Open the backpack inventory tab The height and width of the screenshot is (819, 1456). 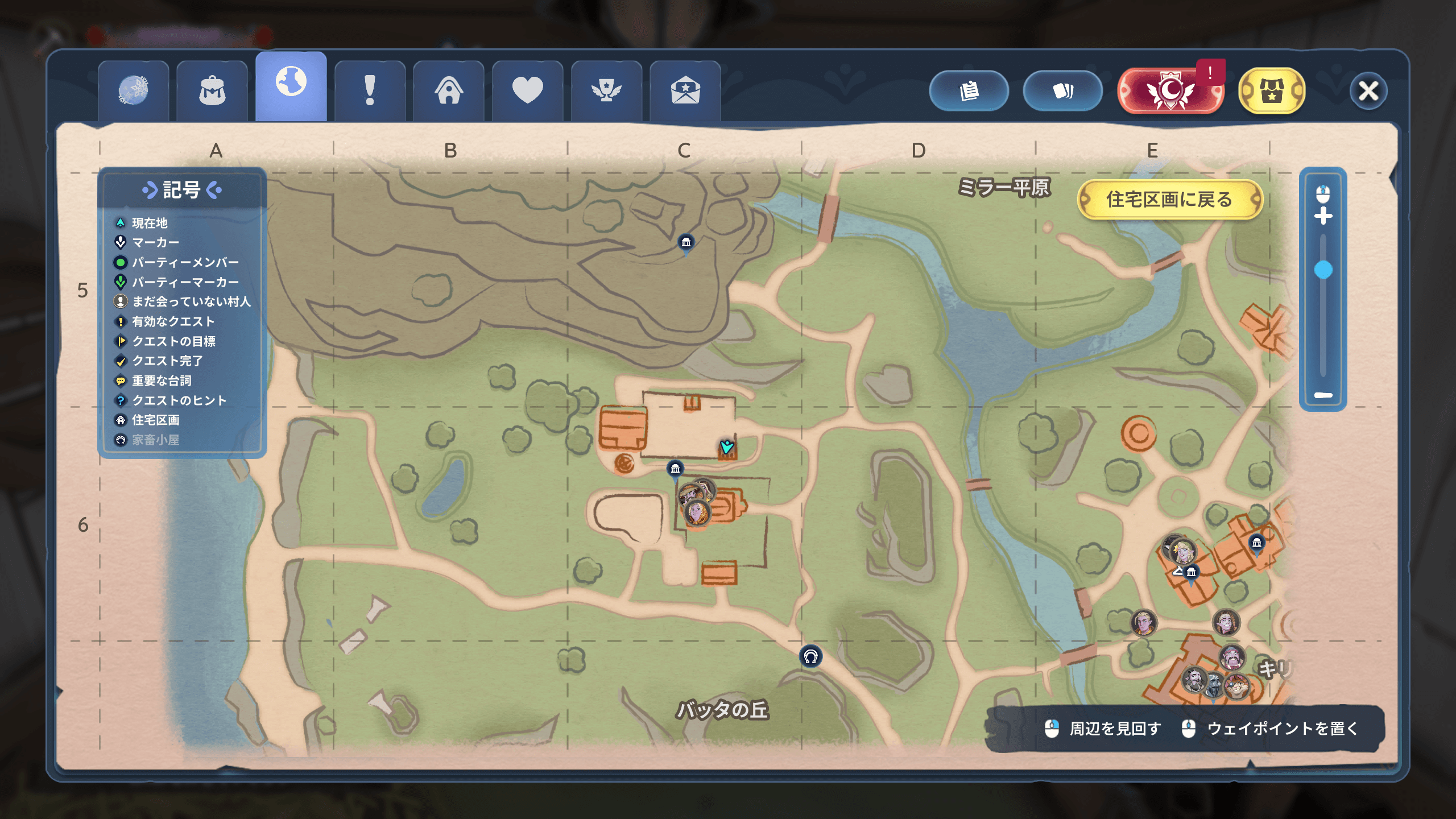pos(212,91)
